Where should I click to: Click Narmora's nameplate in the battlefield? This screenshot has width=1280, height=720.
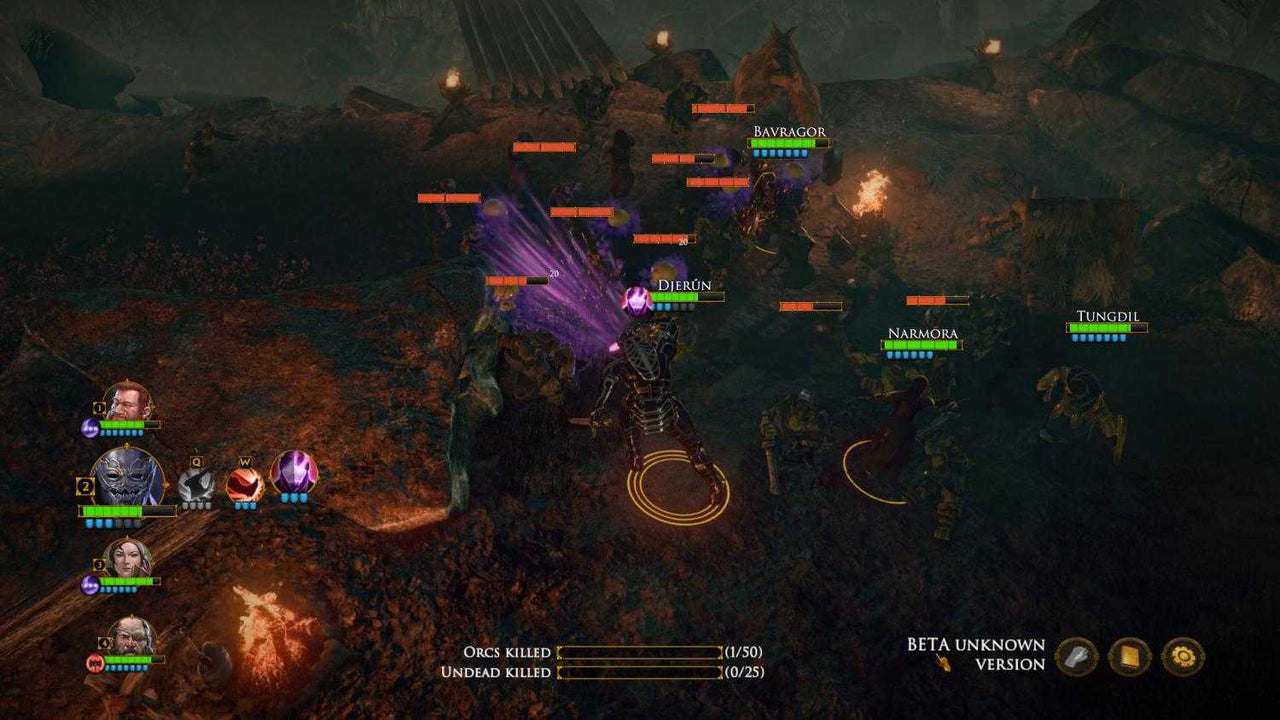point(922,332)
